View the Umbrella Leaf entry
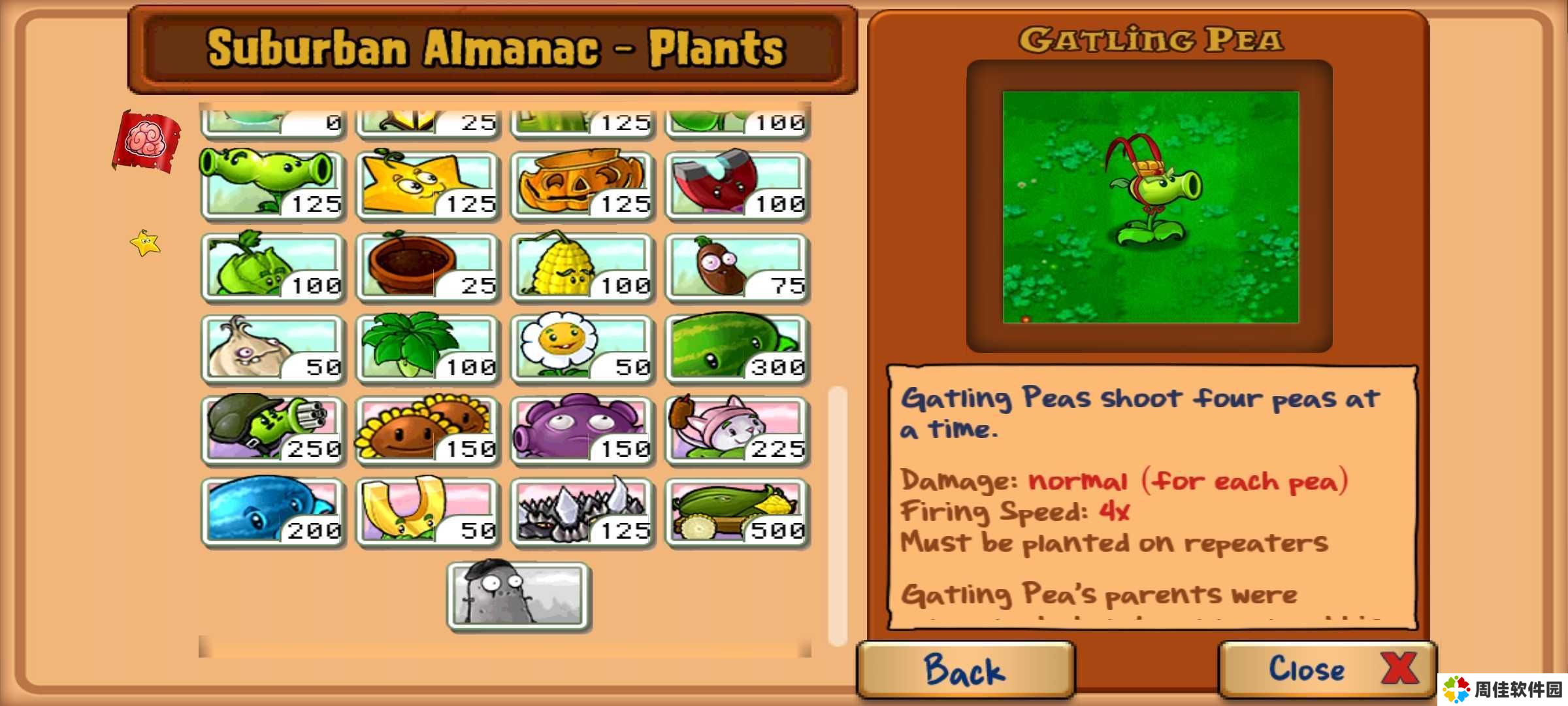Screen dimensions: 1568x706 pos(427,348)
